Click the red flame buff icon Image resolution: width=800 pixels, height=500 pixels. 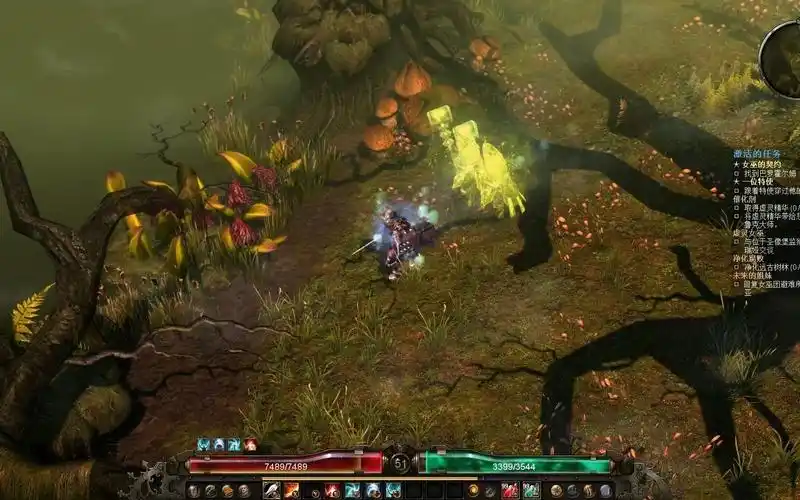250,444
